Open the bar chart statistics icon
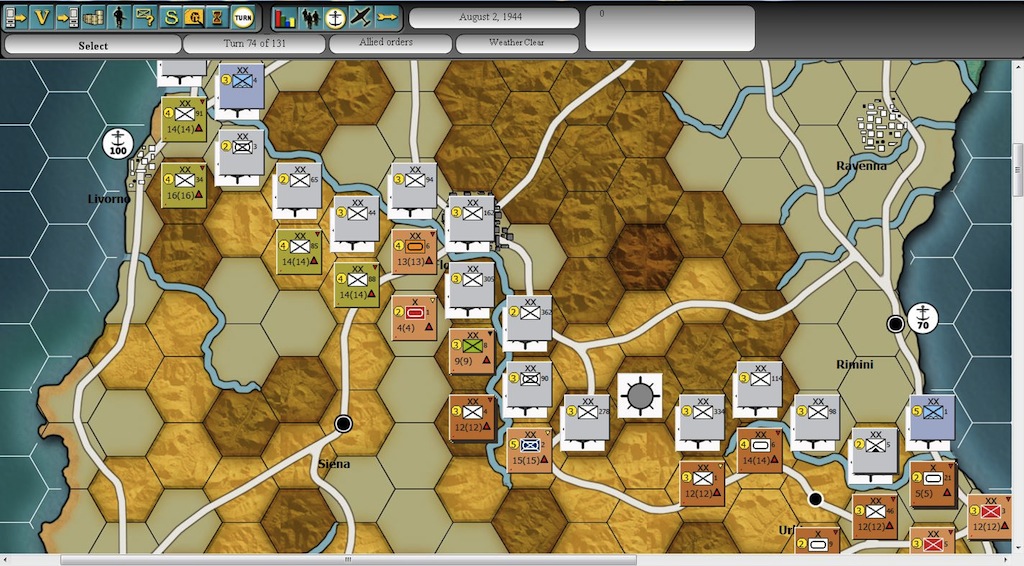This screenshot has height=566, width=1024. 286,17
